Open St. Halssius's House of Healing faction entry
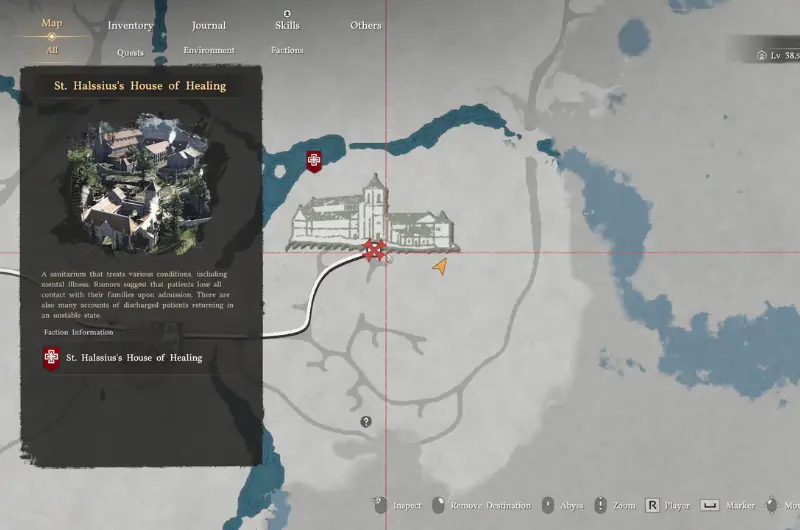This screenshot has width=800, height=530. [x=133, y=358]
